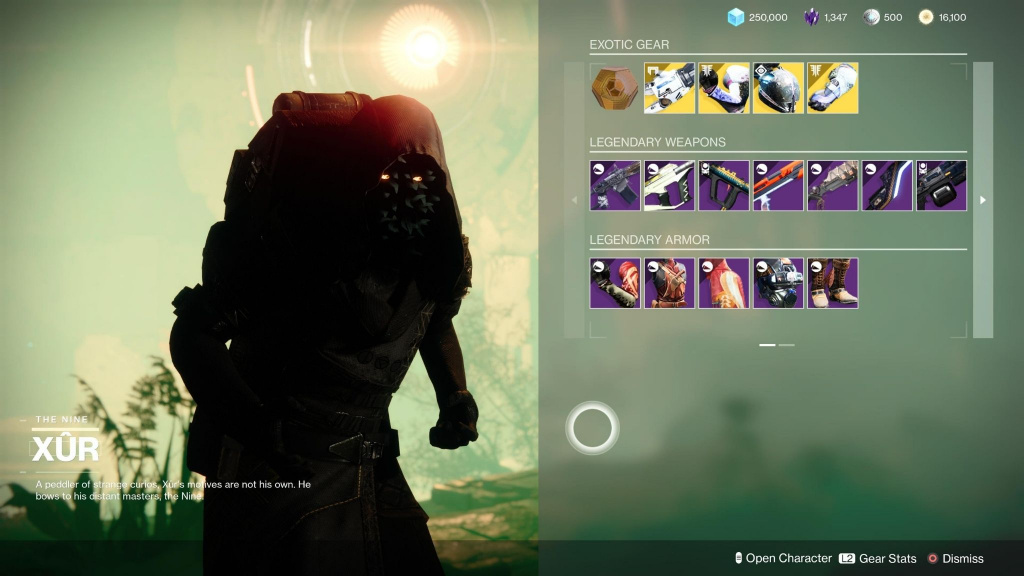Viewport: 1024px width, 576px height.
Task: Select the first legendary weapon, a dark rifle
Action: click(615, 185)
